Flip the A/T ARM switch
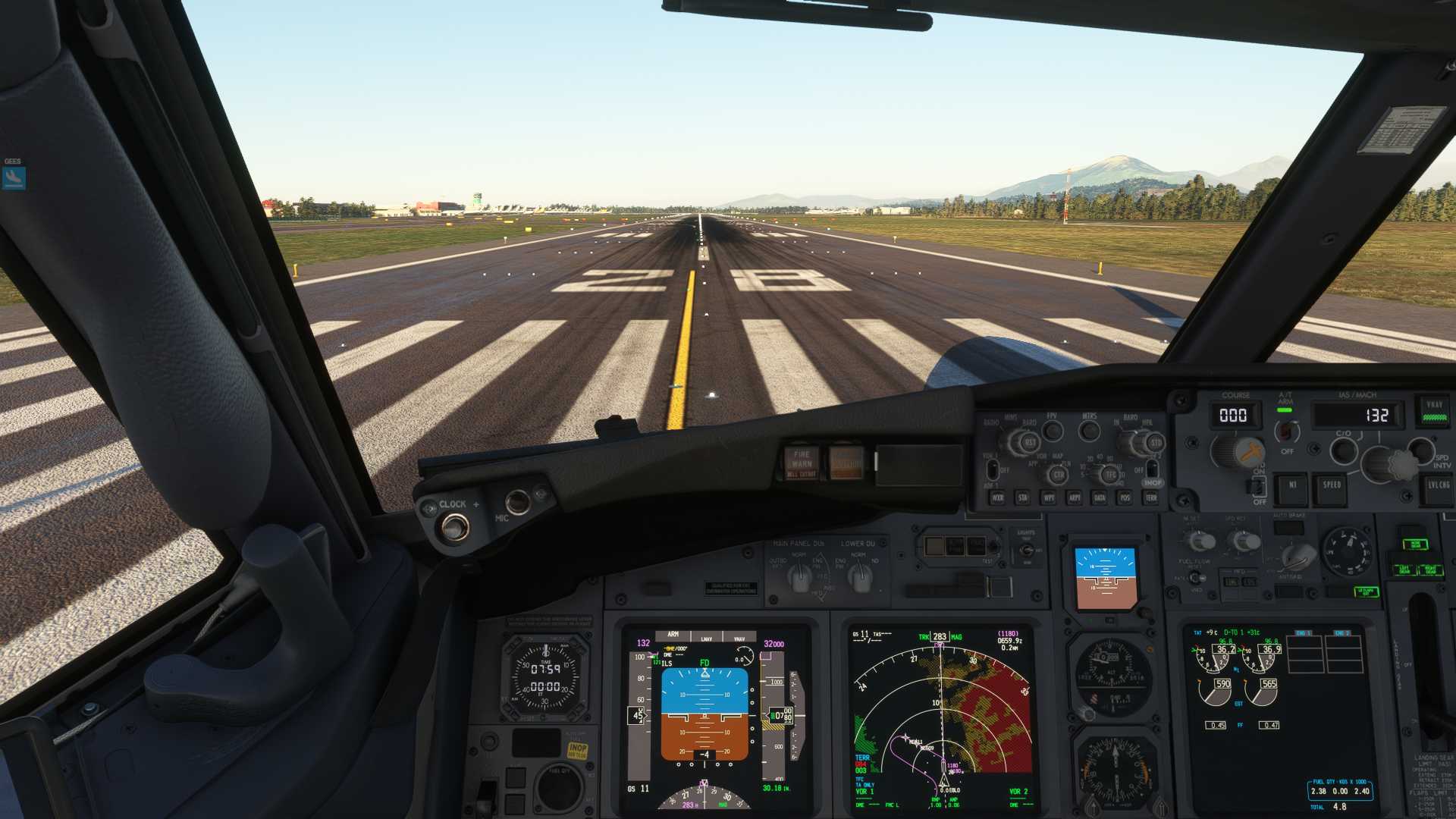Image resolution: width=1456 pixels, height=819 pixels. [x=1285, y=431]
